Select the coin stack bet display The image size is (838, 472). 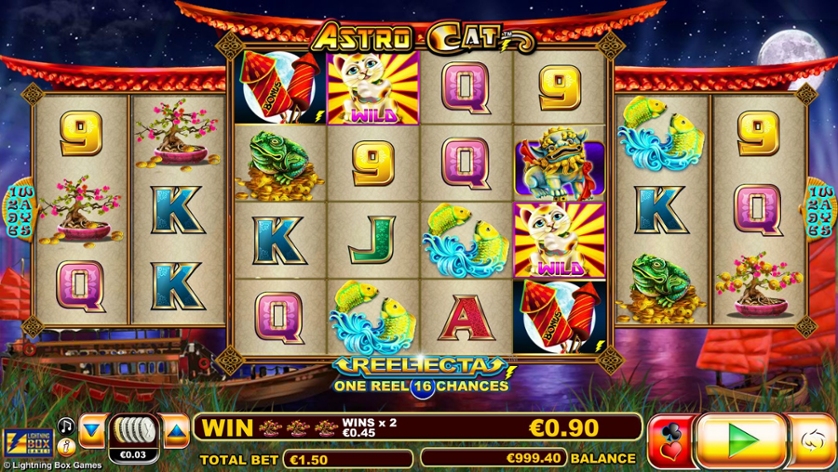(x=133, y=432)
